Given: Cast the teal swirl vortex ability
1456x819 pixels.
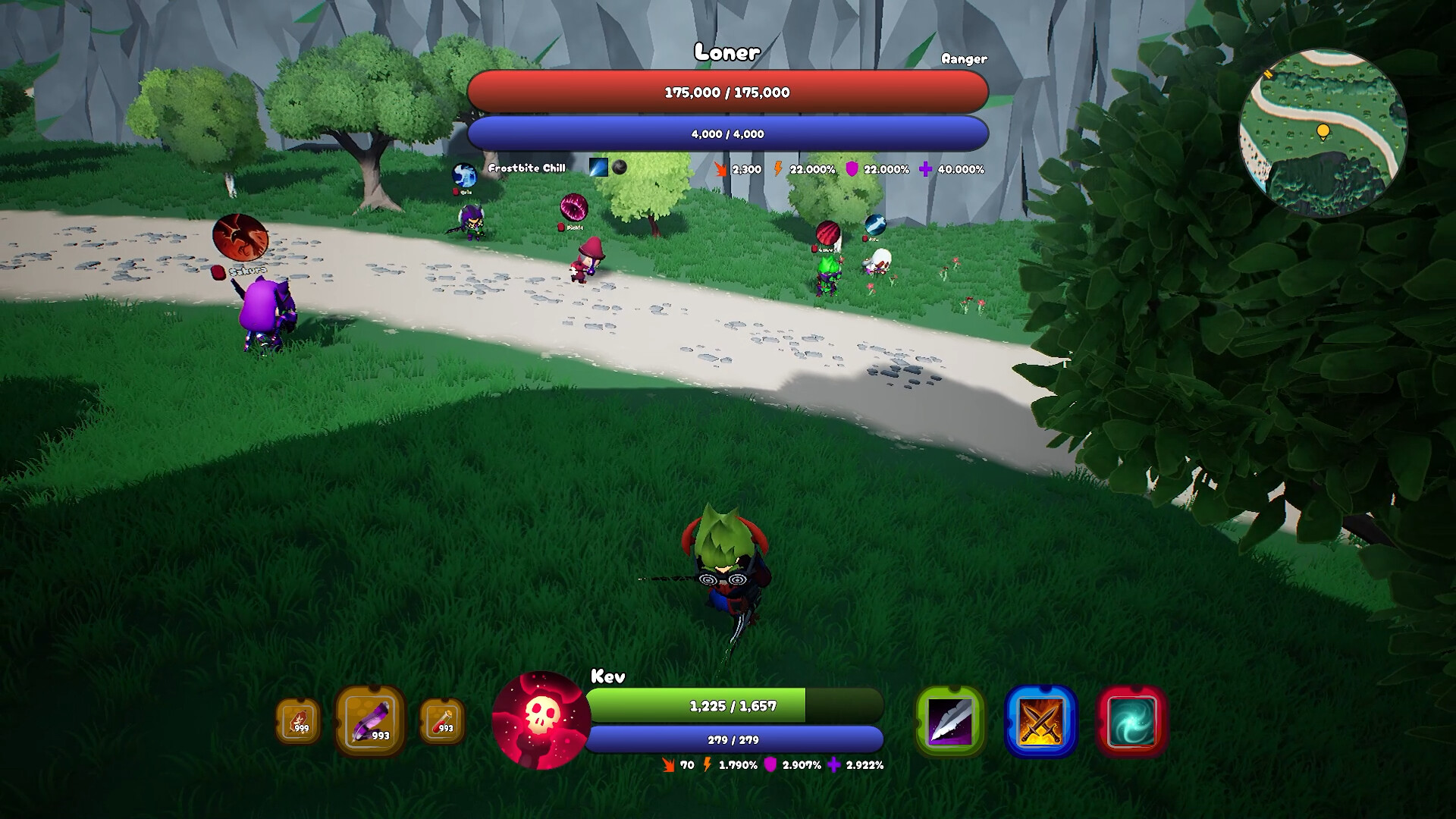Looking at the screenshot, I should 1131,721.
